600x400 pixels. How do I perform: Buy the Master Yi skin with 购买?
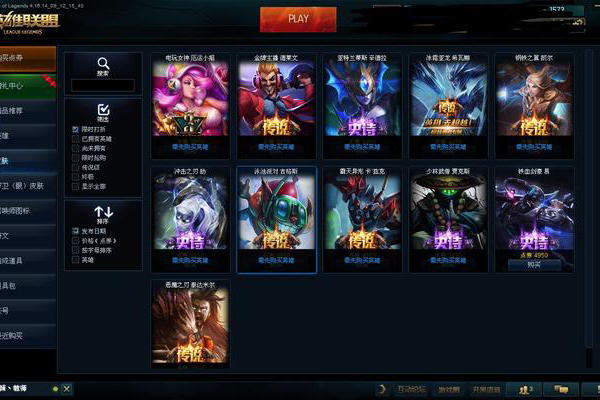tap(534, 266)
